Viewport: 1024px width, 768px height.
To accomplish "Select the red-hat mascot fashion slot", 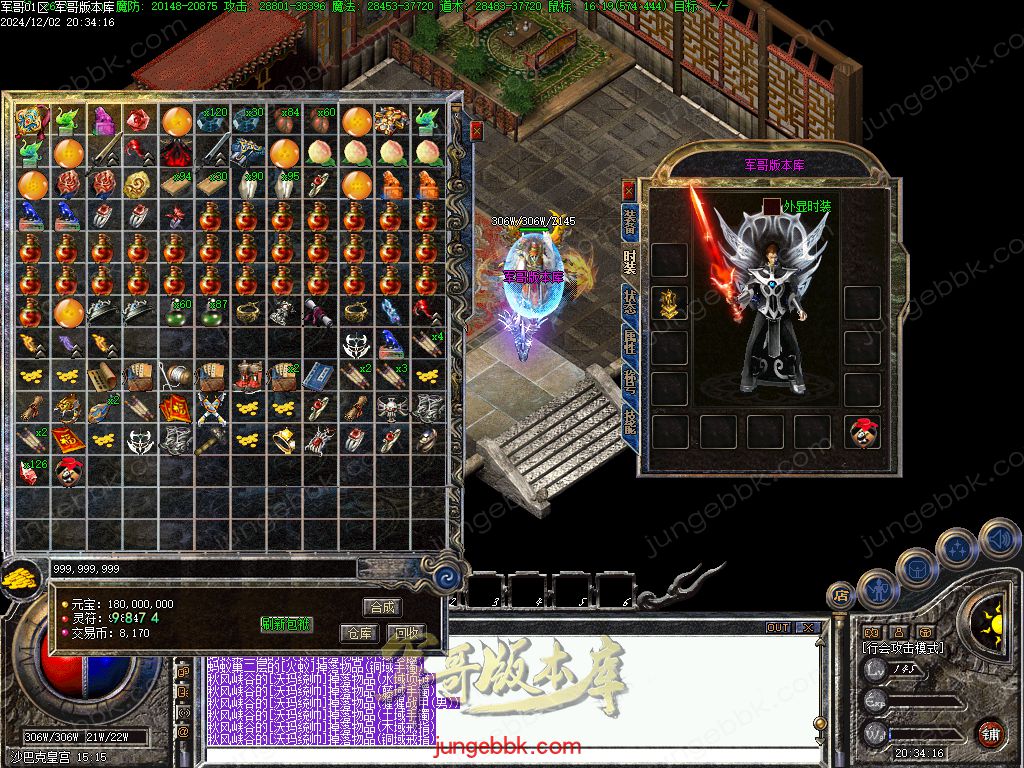I will click(861, 432).
